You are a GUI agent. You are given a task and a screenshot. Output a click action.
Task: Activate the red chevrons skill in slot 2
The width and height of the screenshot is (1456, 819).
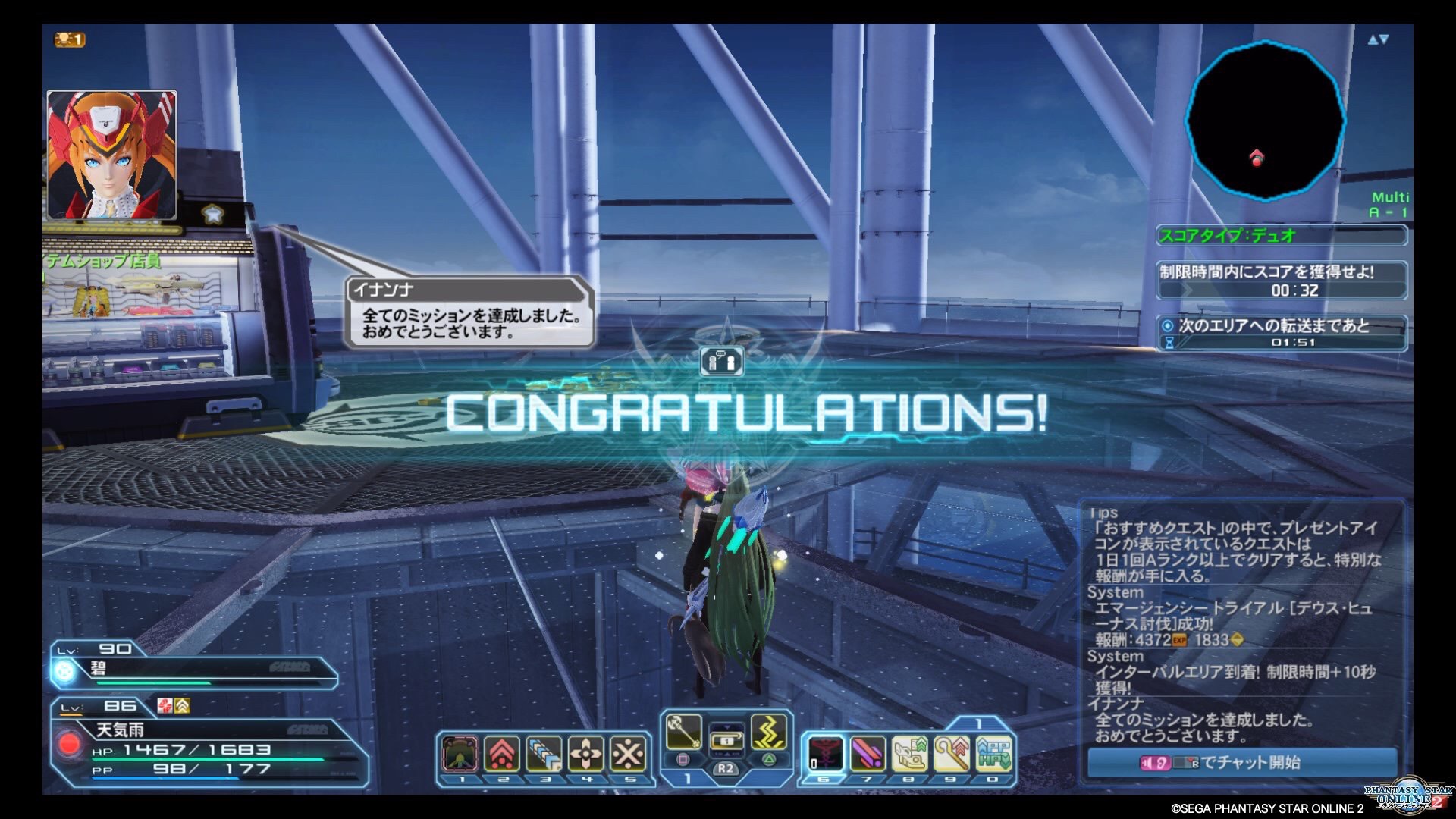503,755
